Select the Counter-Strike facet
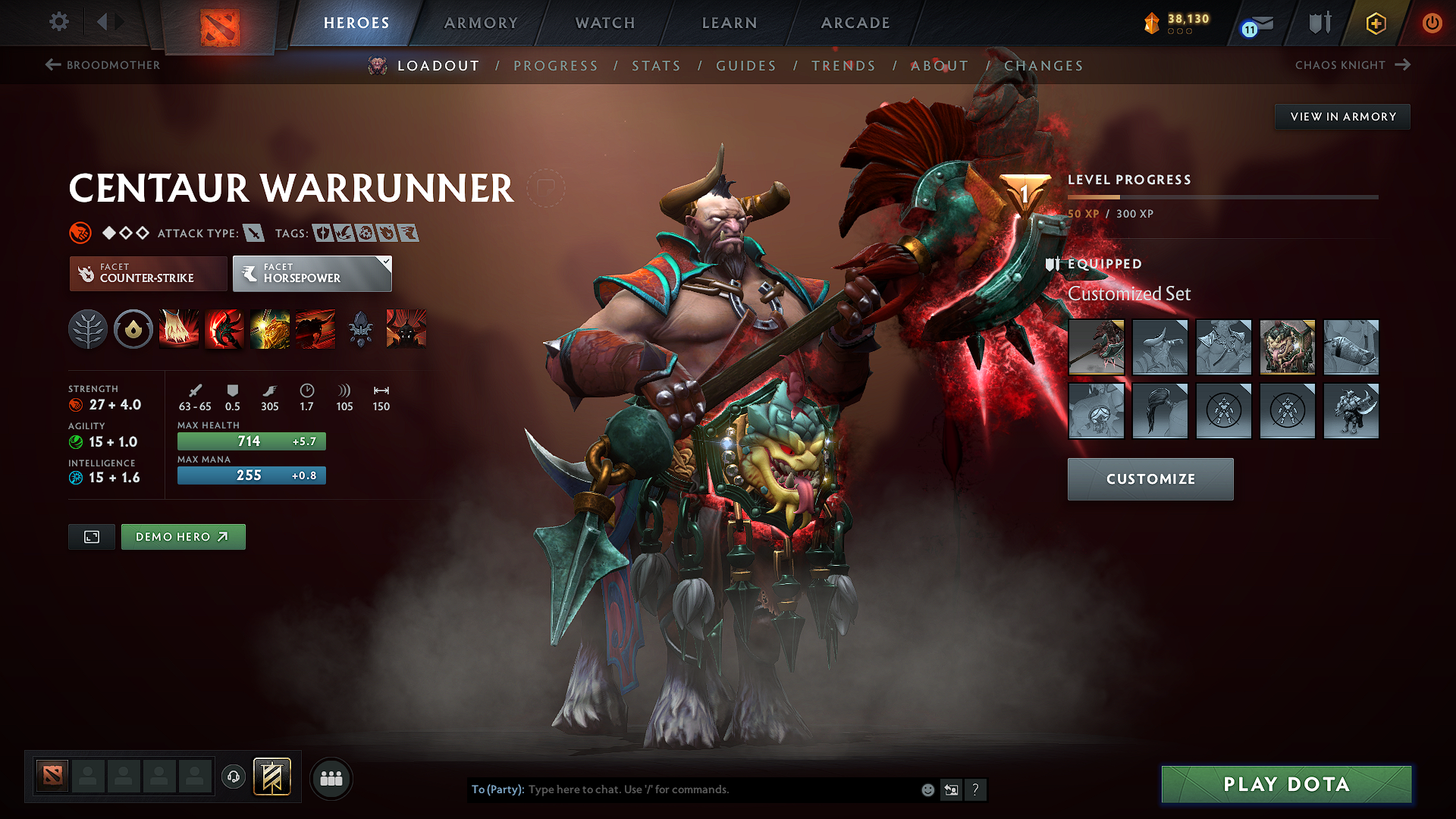The height and width of the screenshot is (819, 1456). 148,273
